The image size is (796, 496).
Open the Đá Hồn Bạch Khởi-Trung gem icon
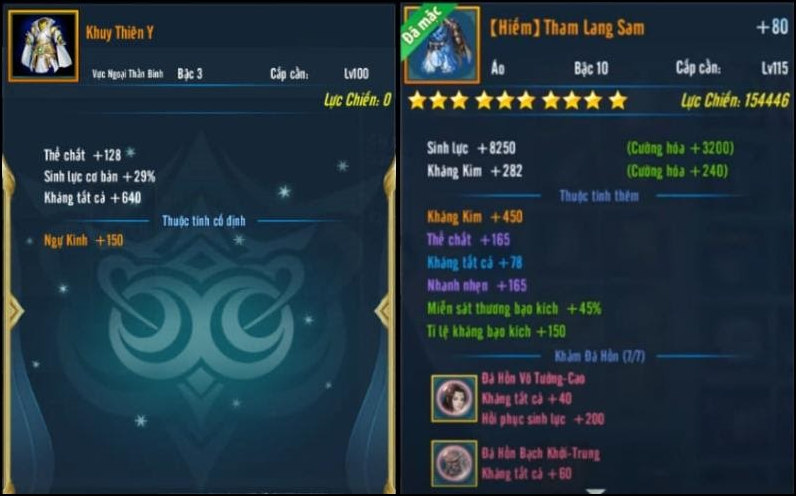[x=455, y=463]
